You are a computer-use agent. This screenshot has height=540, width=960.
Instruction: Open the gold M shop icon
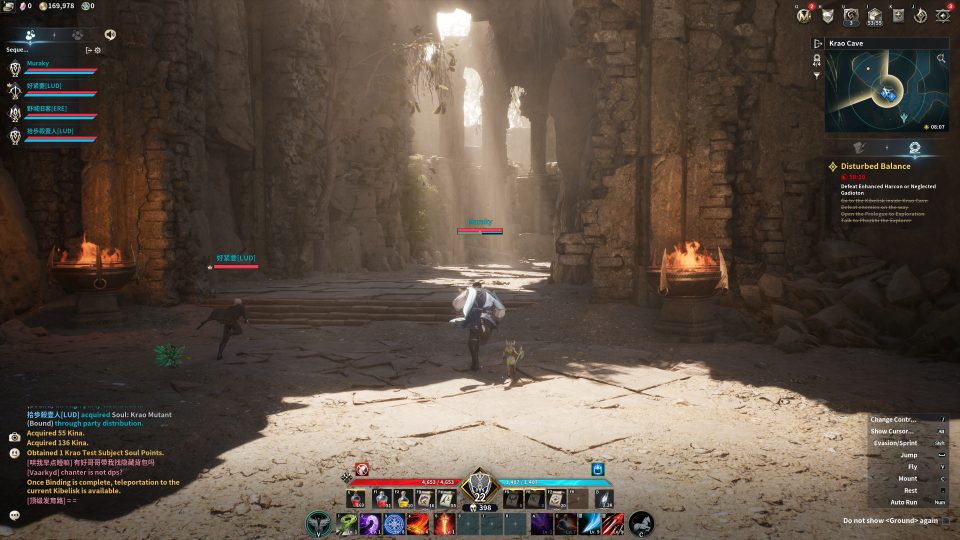(803, 15)
